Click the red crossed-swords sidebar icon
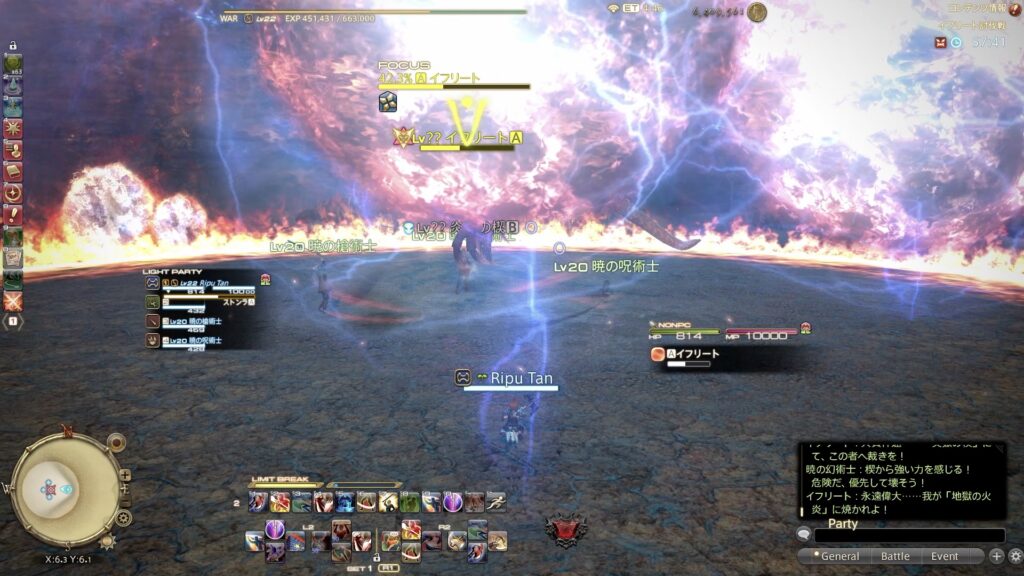Screen dimensions: 1024x576 pos(13,300)
